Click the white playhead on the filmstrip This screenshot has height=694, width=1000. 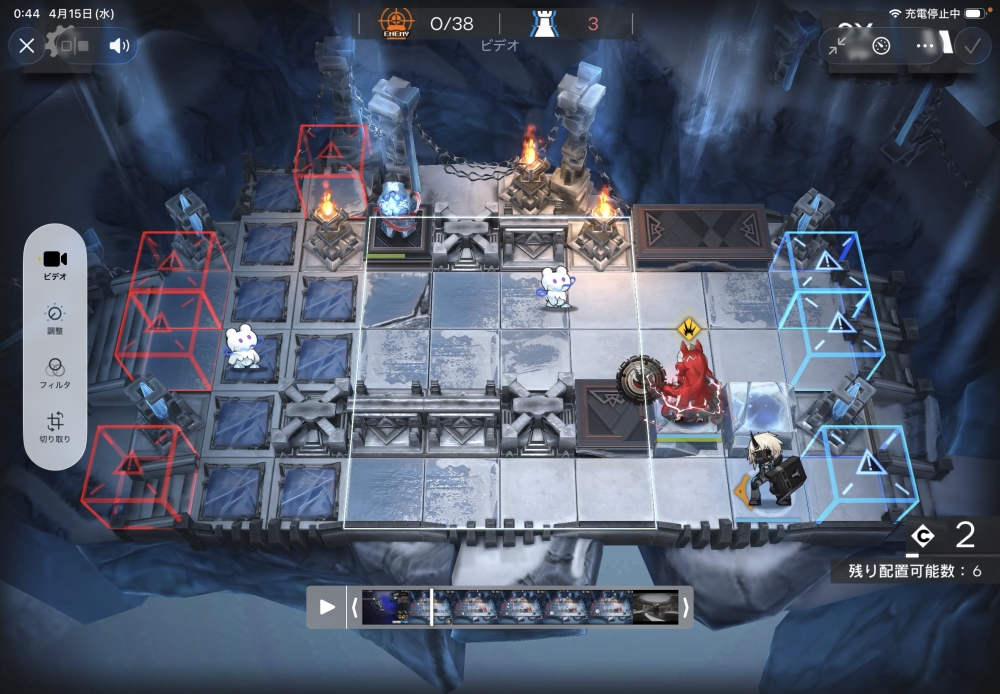tap(431, 607)
